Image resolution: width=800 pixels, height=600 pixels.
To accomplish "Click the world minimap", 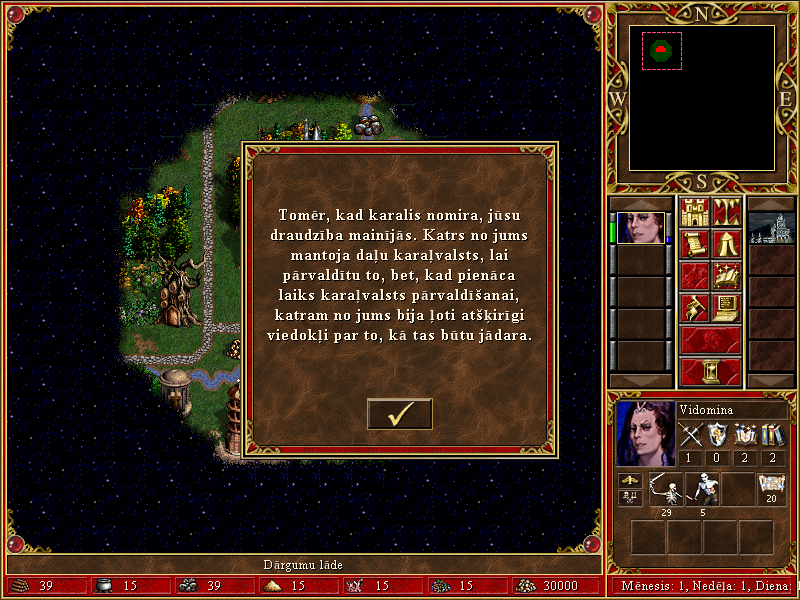I will [x=701, y=96].
